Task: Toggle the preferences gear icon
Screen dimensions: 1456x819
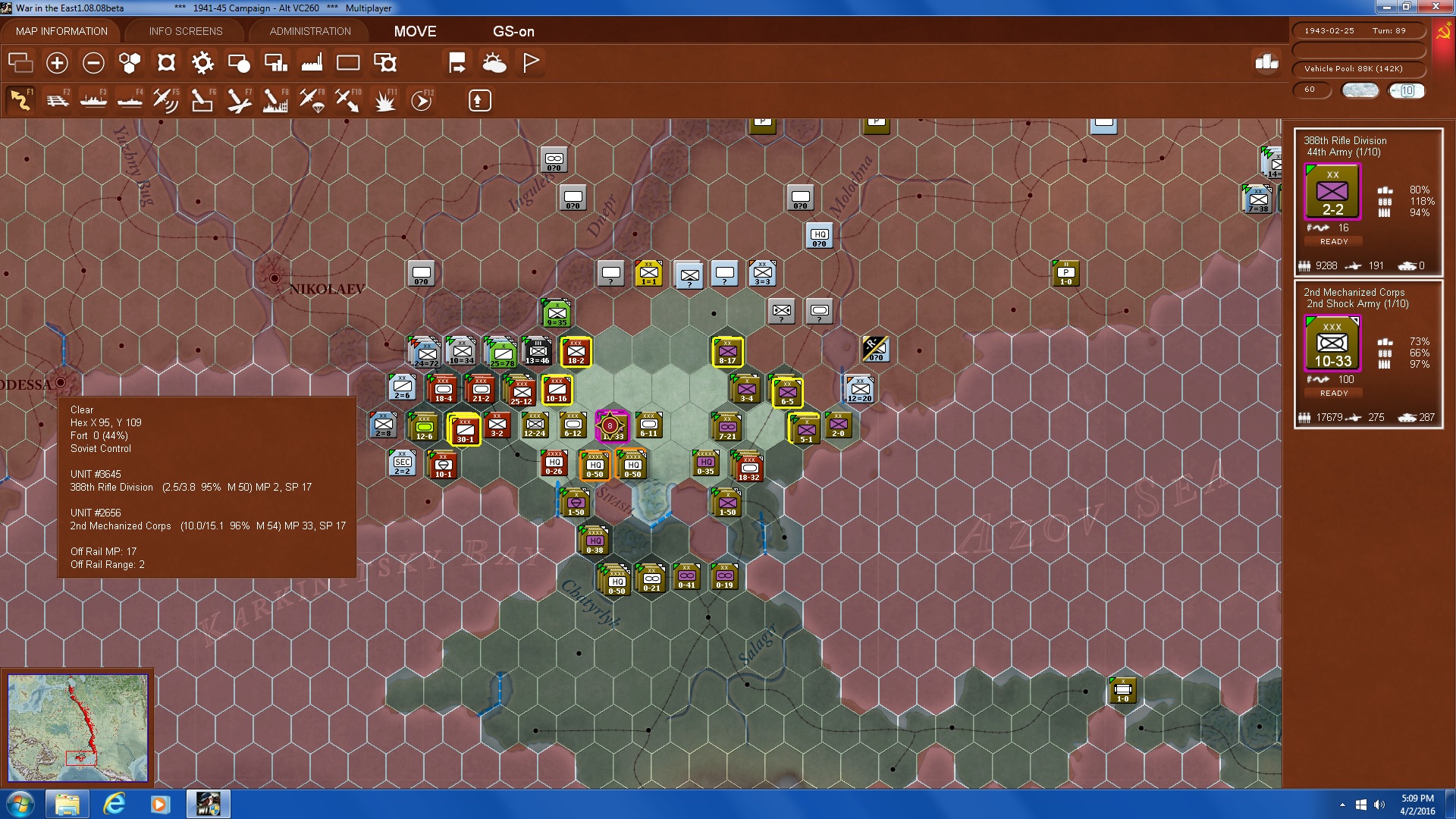Action: coord(203,63)
